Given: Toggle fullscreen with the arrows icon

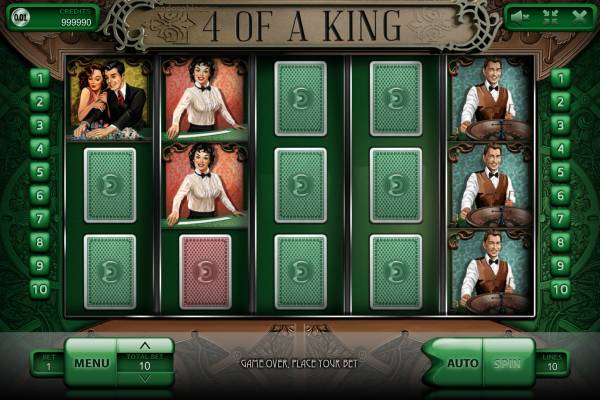Looking at the screenshot, I should [x=549, y=16].
